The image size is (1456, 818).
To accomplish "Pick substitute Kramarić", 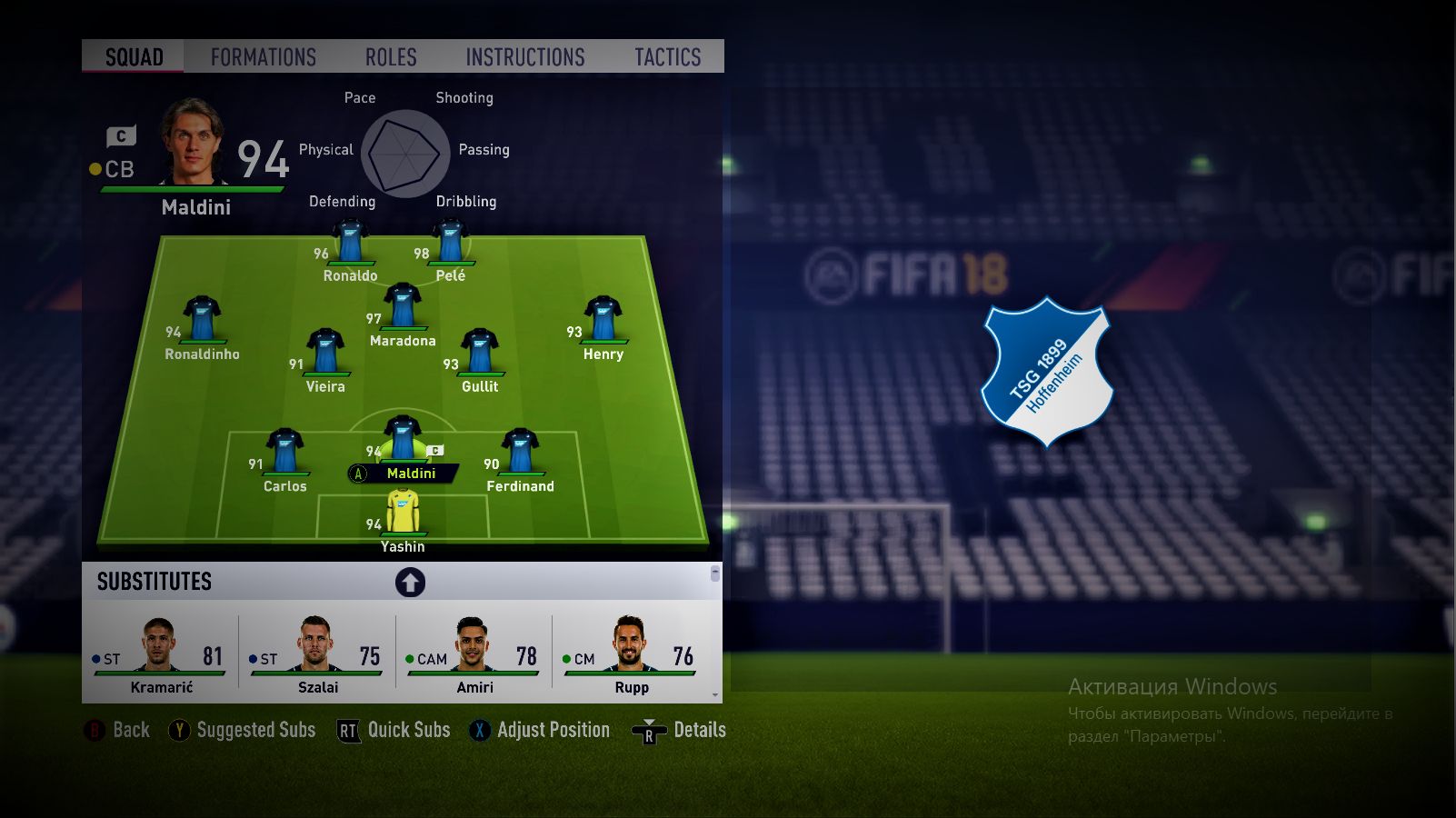I will point(161,653).
